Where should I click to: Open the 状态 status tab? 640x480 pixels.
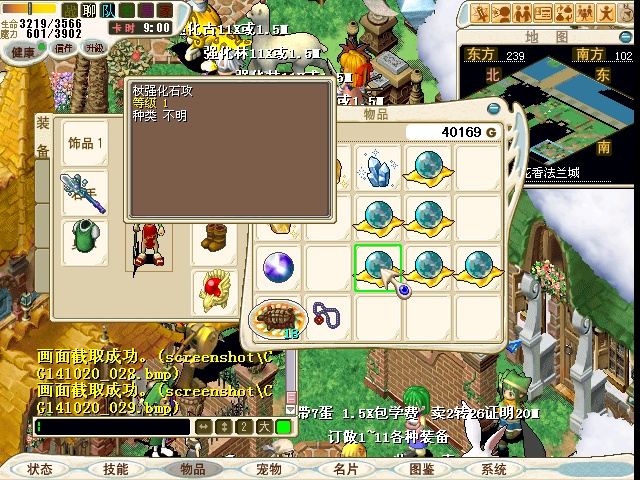[40, 468]
